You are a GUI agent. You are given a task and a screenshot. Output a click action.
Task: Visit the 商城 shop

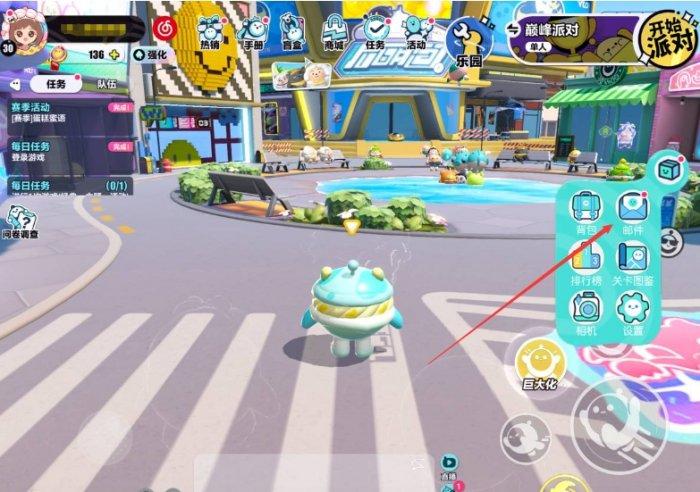click(x=332, y=32)
